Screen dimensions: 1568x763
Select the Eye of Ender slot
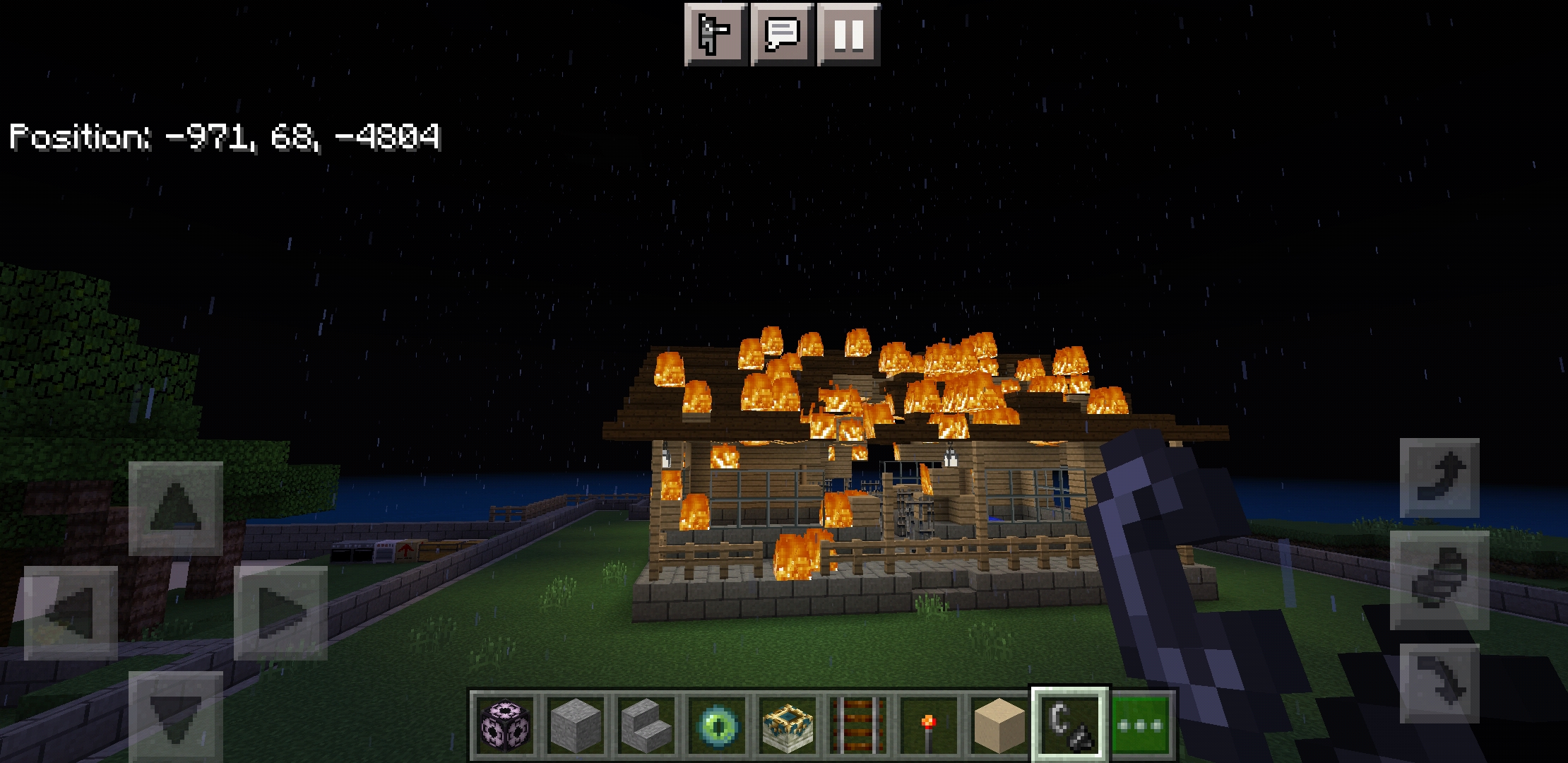pos(716,726)
